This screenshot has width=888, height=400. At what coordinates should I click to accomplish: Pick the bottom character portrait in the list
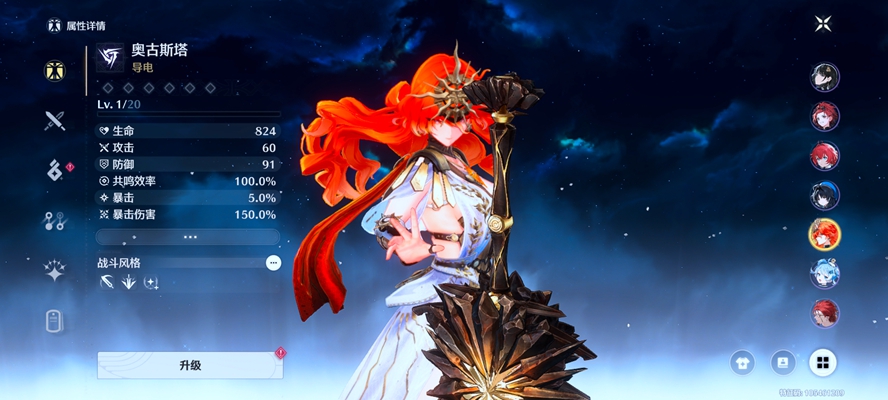pyautogui.click(x=825, y=312)
